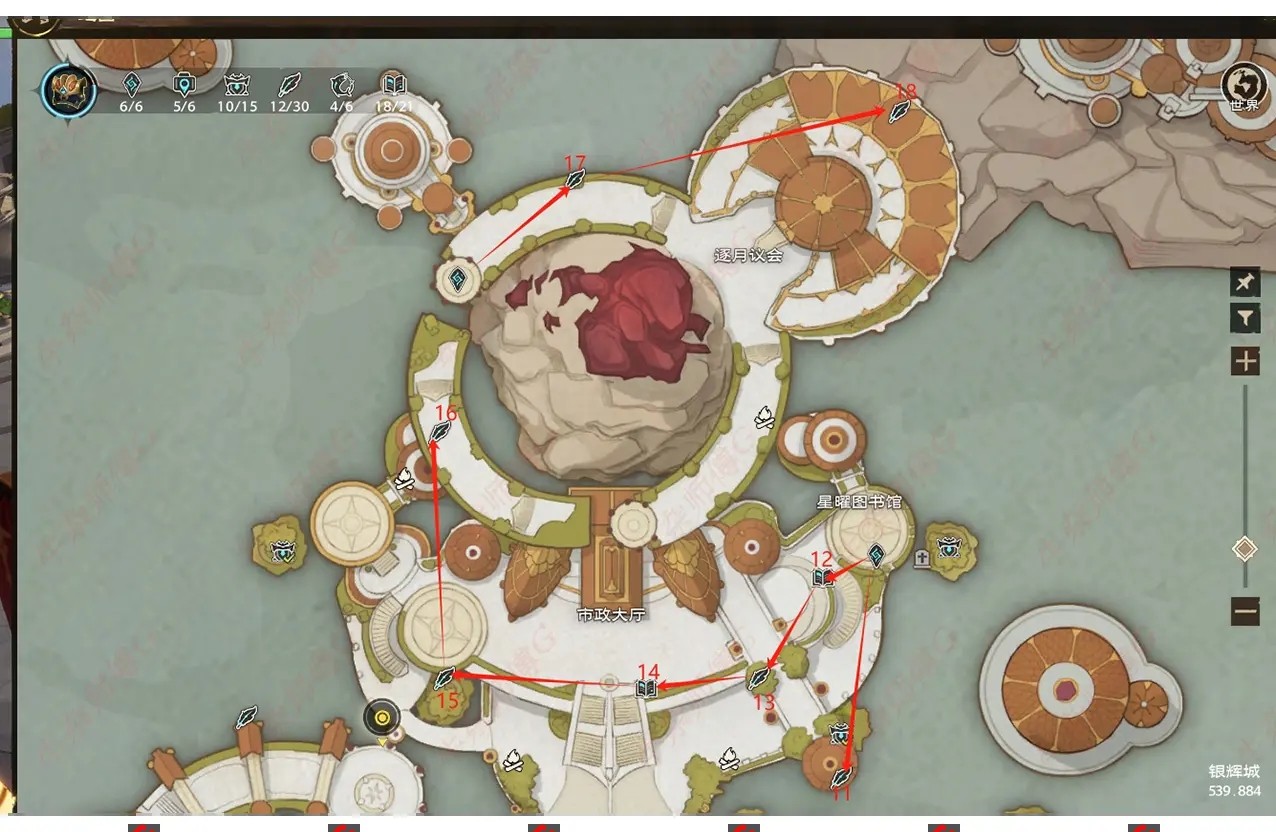The height and width of the screenshot is (832, 1276).
Task: Click the pin marker tool button
Action: point(1245,283)
